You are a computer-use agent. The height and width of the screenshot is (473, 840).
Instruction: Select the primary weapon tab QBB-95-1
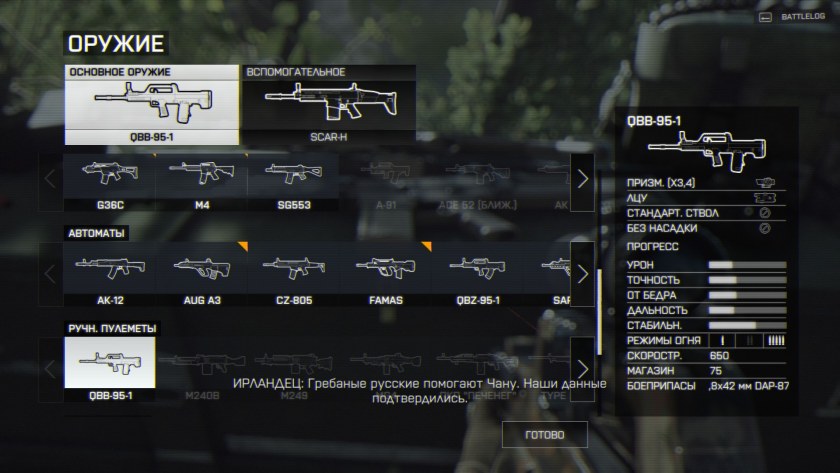click(152, 105)
